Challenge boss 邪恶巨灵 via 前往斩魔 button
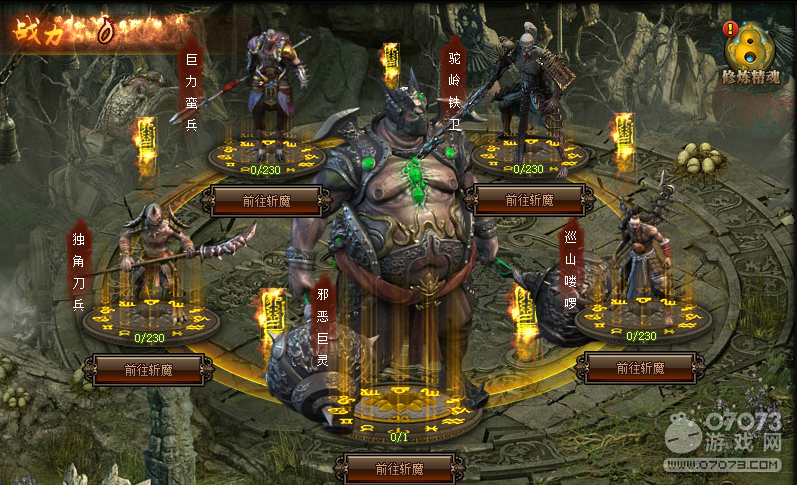 point(399,468)
